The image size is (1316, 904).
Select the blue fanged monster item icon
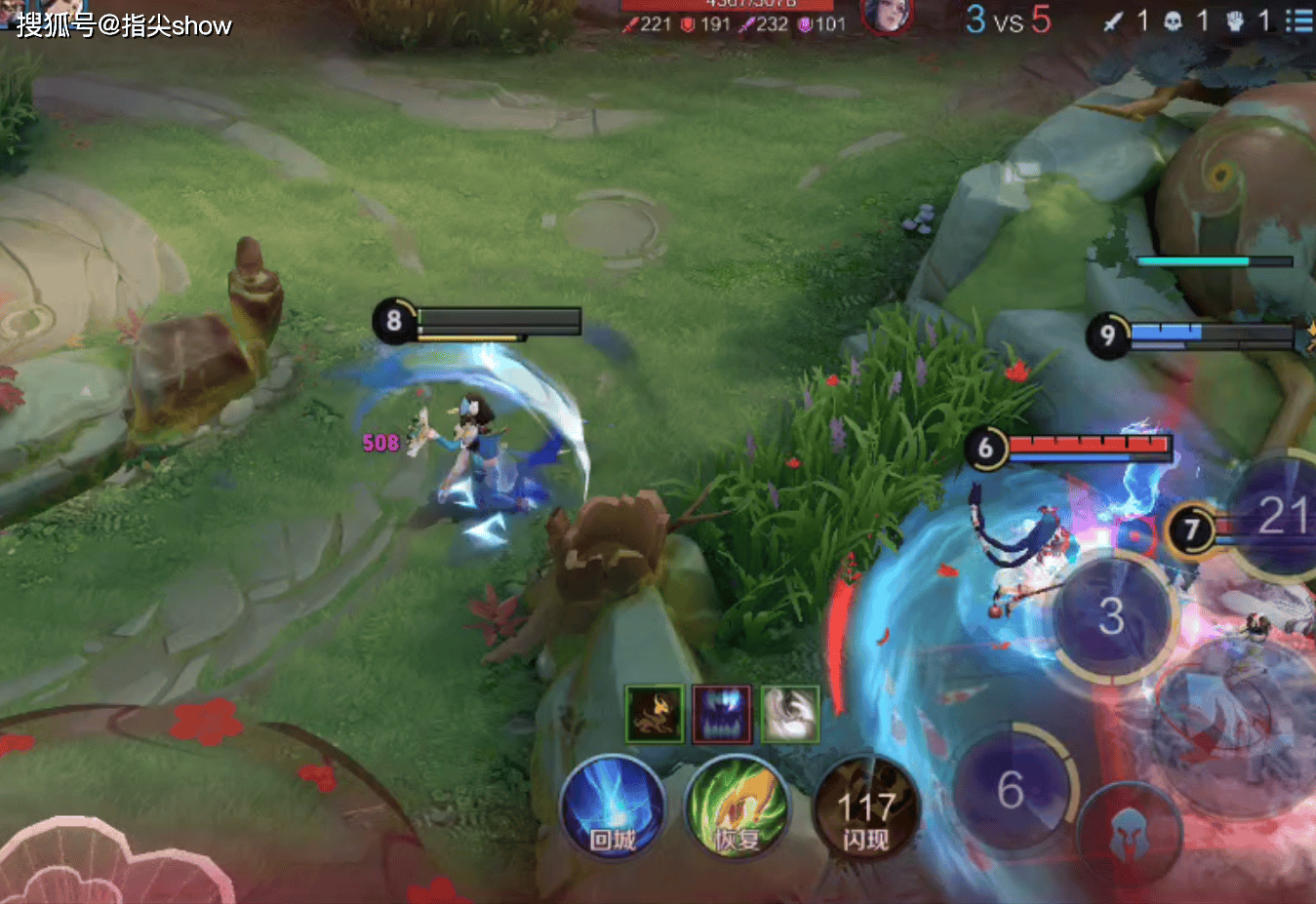[722, 714]
